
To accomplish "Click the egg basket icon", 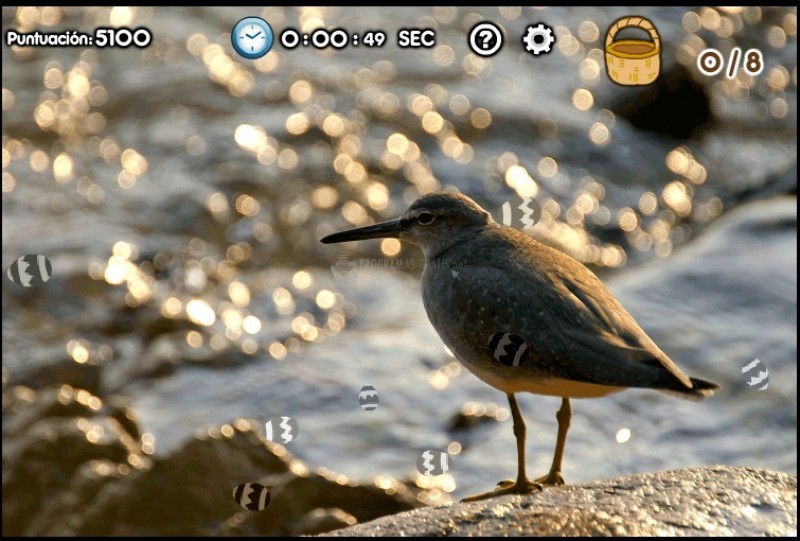I will coord(632,51).
